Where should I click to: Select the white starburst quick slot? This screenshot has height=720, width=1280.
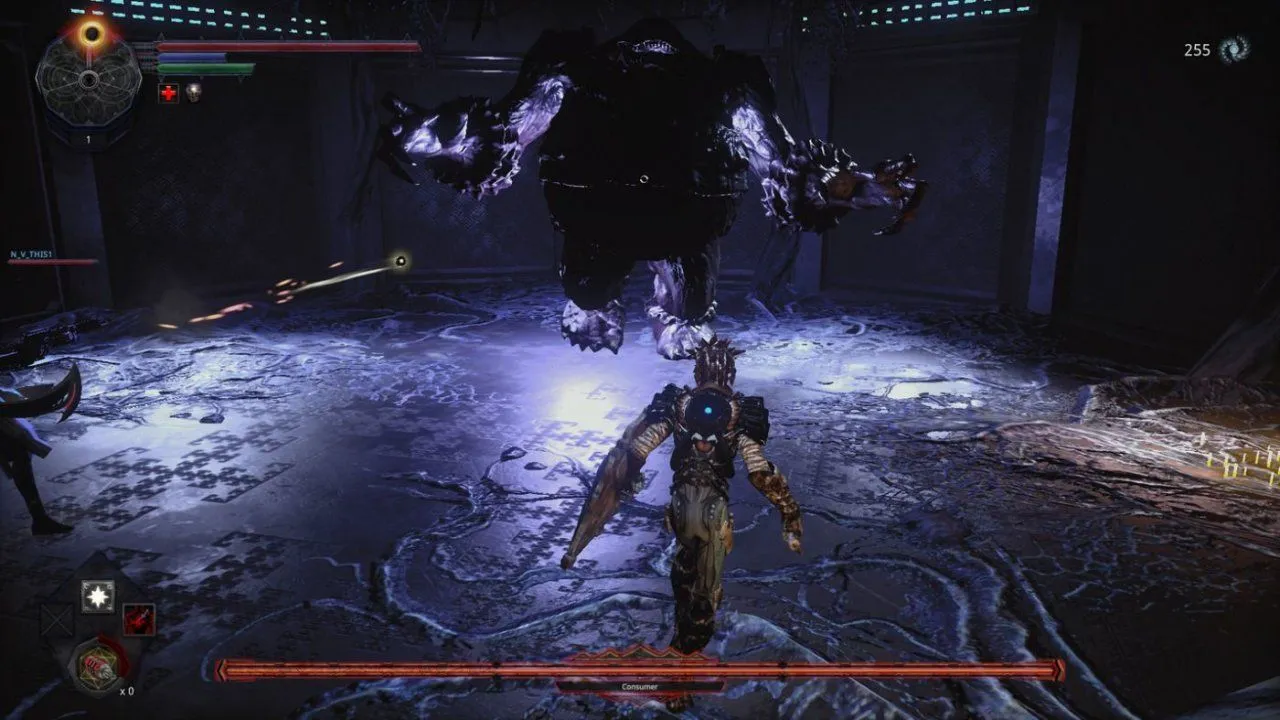click(98, 597)
